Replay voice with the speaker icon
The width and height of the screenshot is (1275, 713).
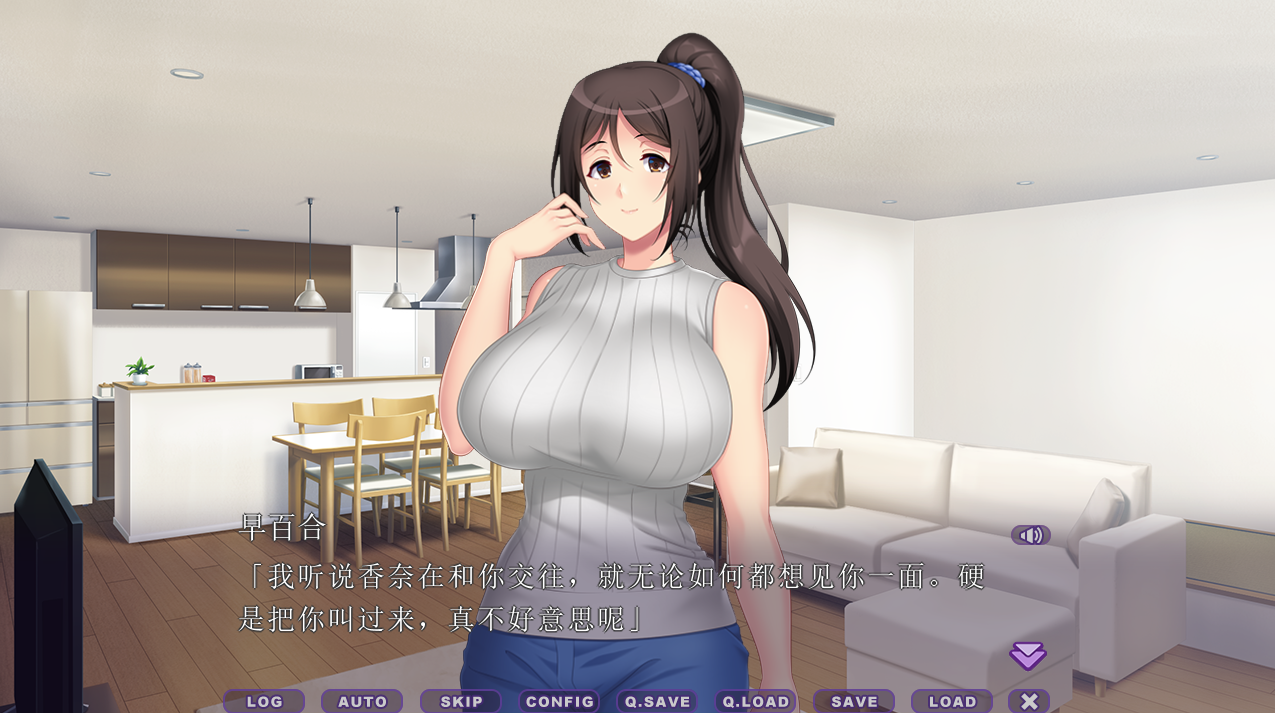(x=1030, y=535)
